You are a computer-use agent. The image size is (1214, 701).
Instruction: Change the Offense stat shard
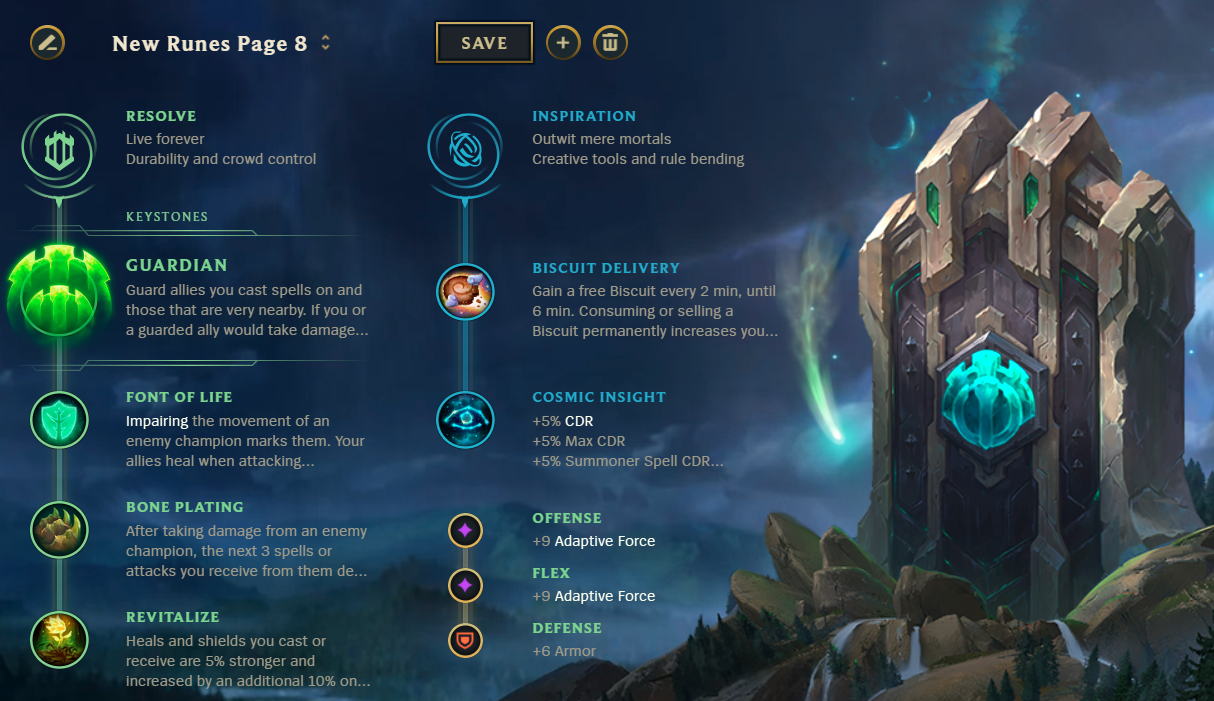click(465, 530)
